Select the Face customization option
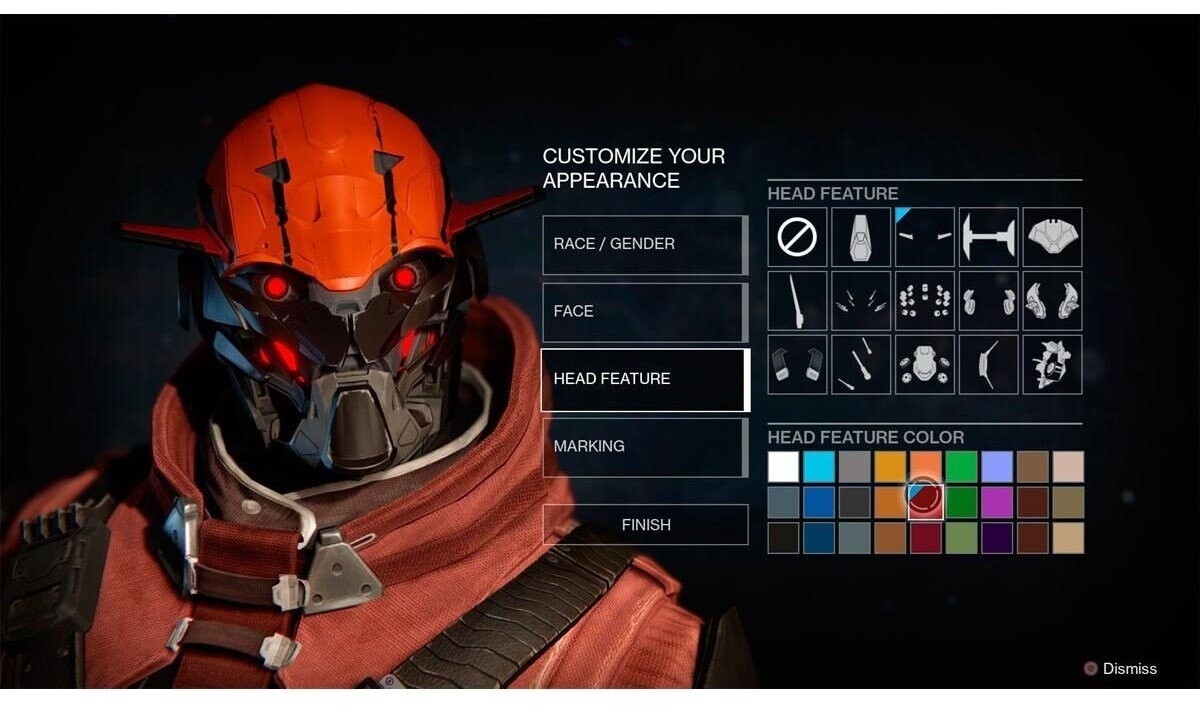This screenshot has height=706, width=1200. 645,312
